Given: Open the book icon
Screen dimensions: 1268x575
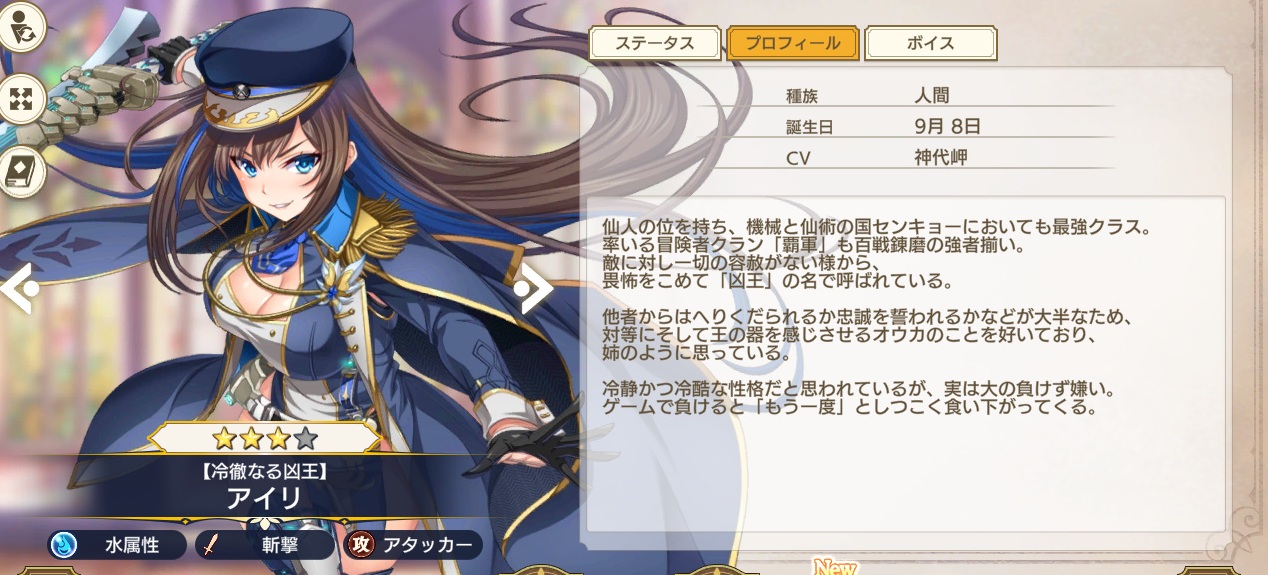Looking at the screenshot, I should pos(20,172).
